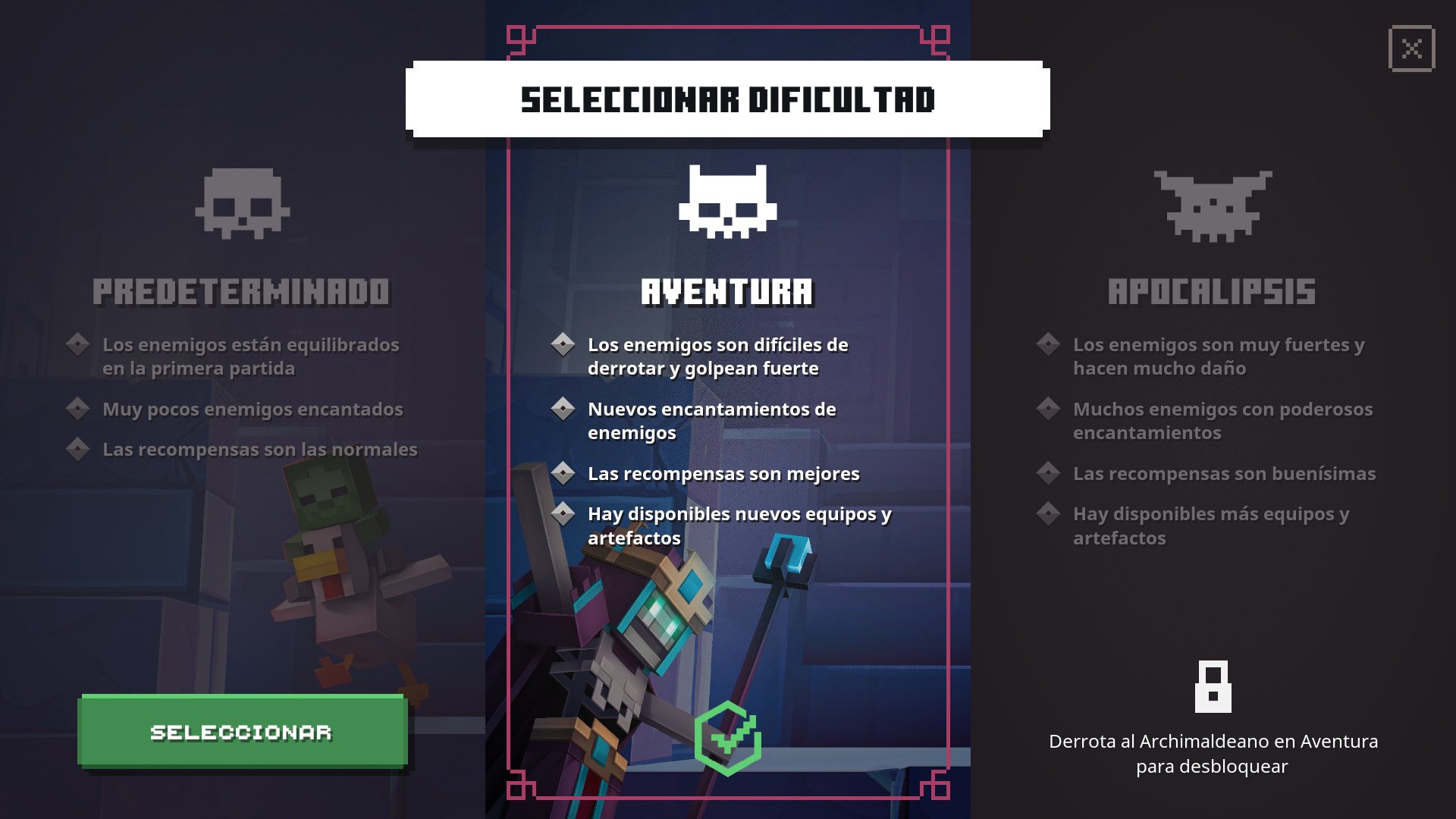Close the difficulty selection dialog

click(1412, 49)
